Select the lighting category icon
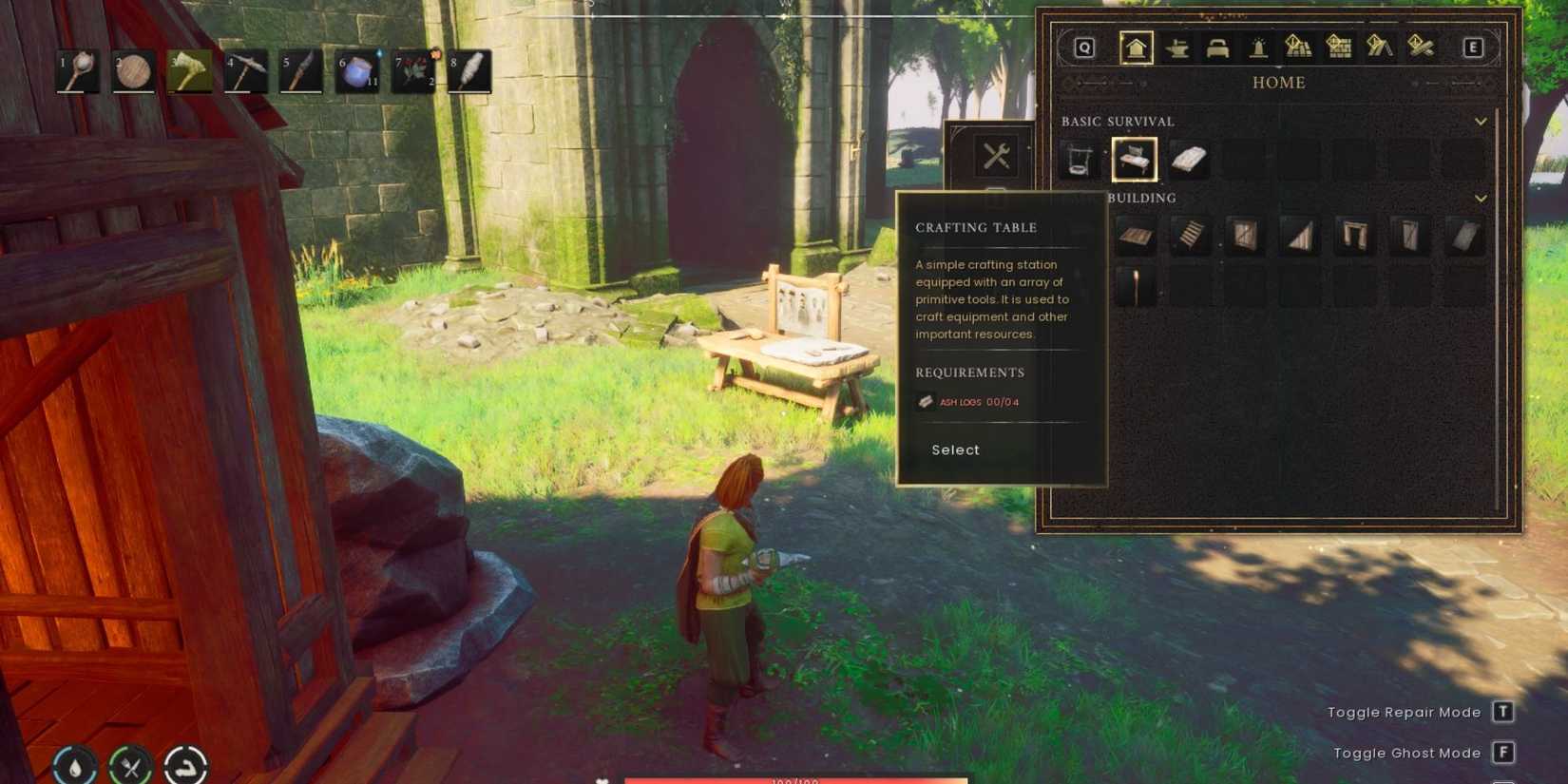The height and width of the screenshot is (784, 1568). (1257, 48)
